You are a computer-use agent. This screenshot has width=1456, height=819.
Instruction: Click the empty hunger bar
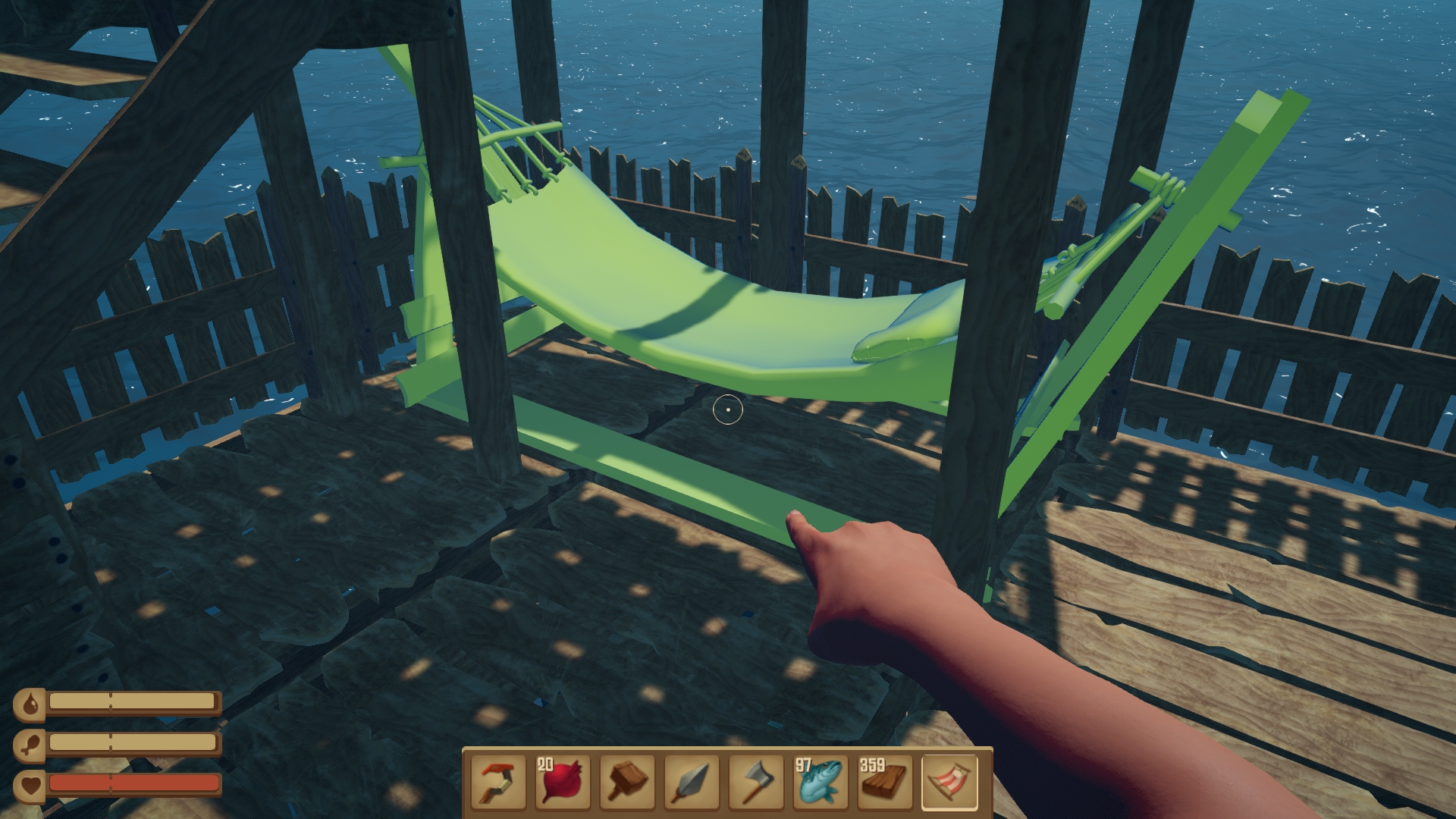click(133, 740)
